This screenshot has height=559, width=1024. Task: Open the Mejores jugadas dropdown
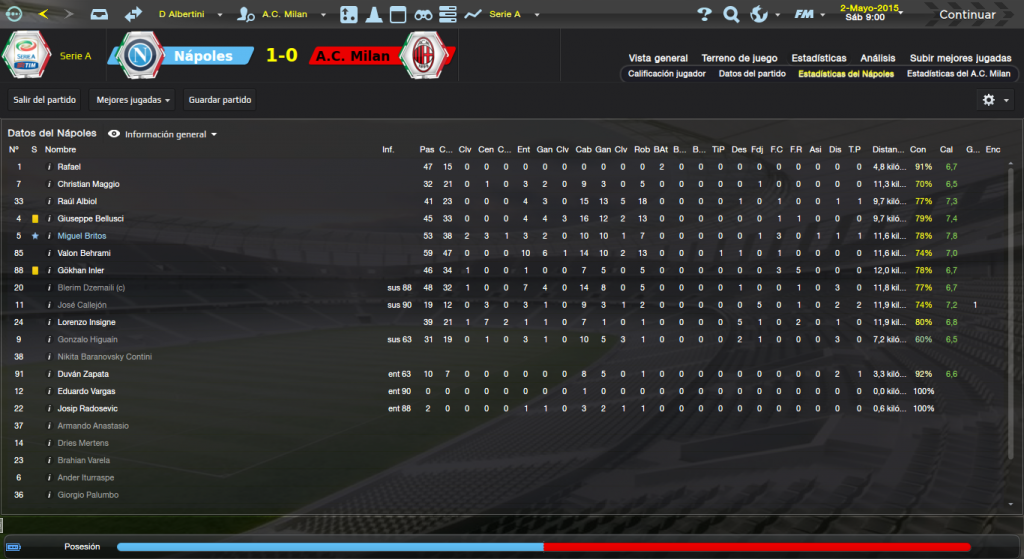[131, 100]
